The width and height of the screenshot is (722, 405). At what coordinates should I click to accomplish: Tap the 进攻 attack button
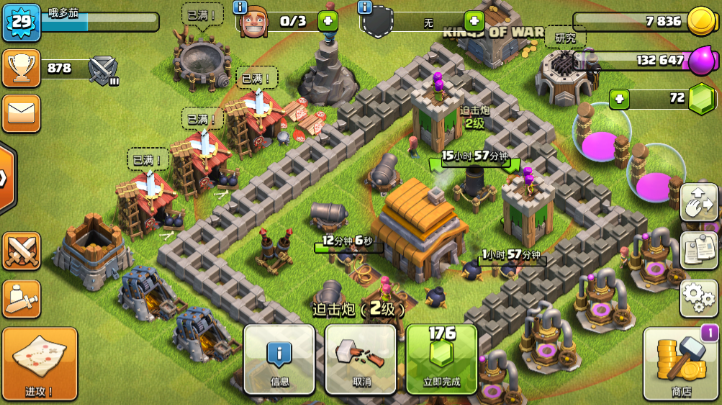pos(39,363)
